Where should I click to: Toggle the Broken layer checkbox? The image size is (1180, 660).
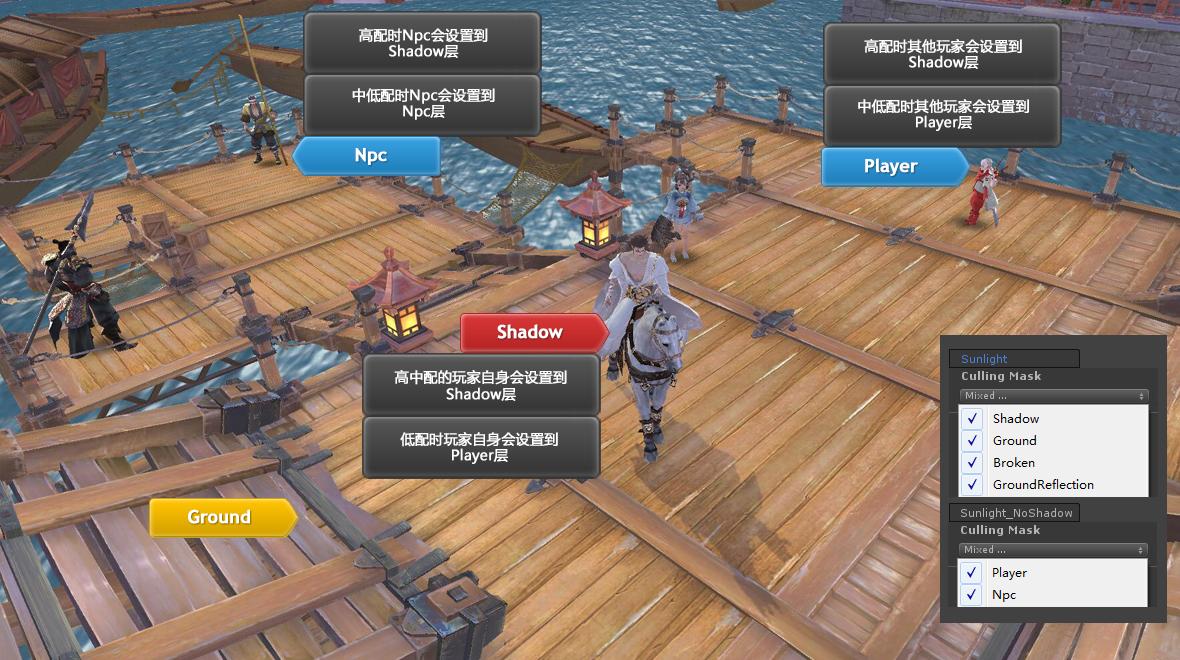pyautogui.click(x=972, y=463)
